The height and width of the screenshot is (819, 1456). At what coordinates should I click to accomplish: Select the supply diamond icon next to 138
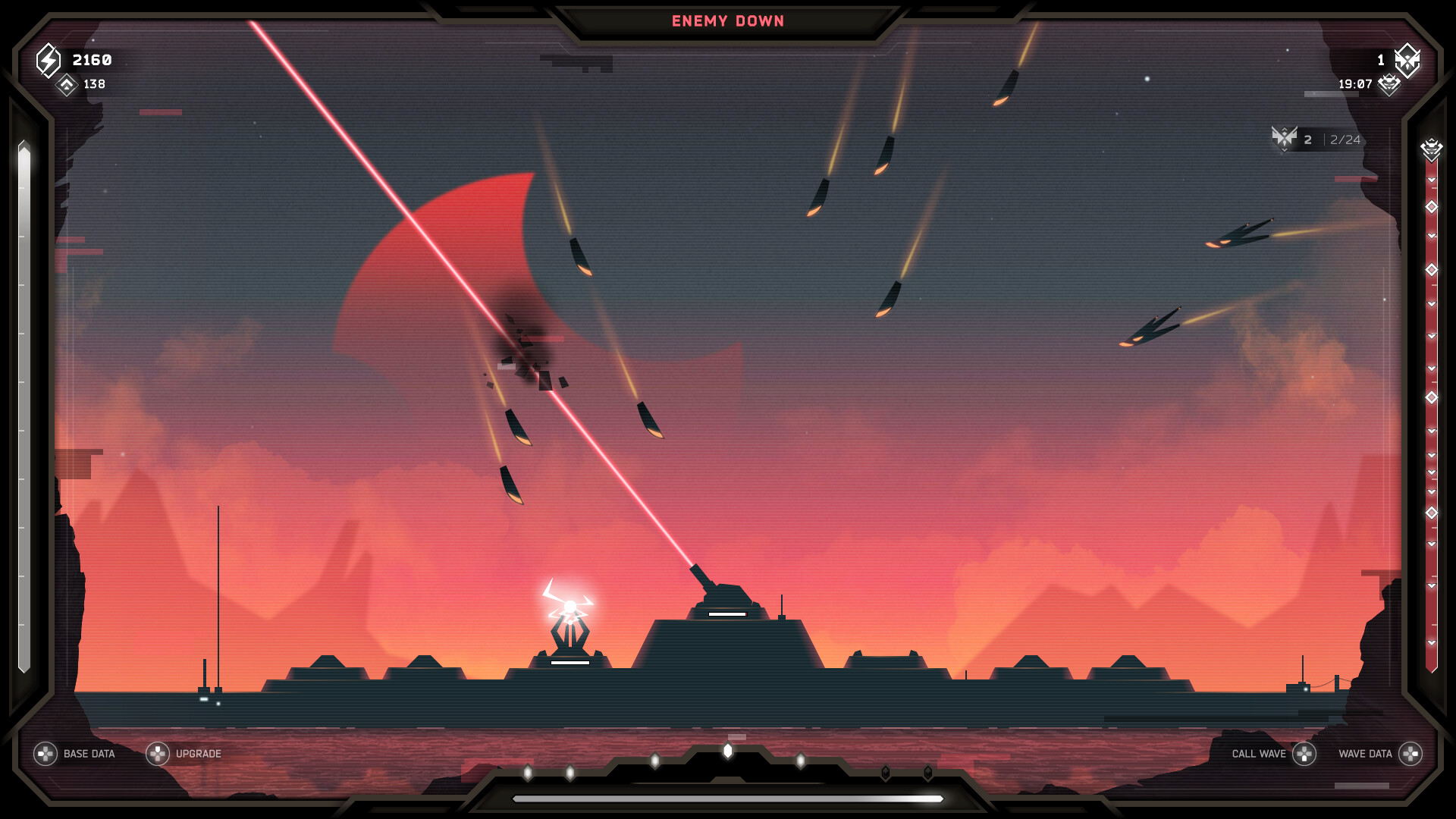click(67, 86)
